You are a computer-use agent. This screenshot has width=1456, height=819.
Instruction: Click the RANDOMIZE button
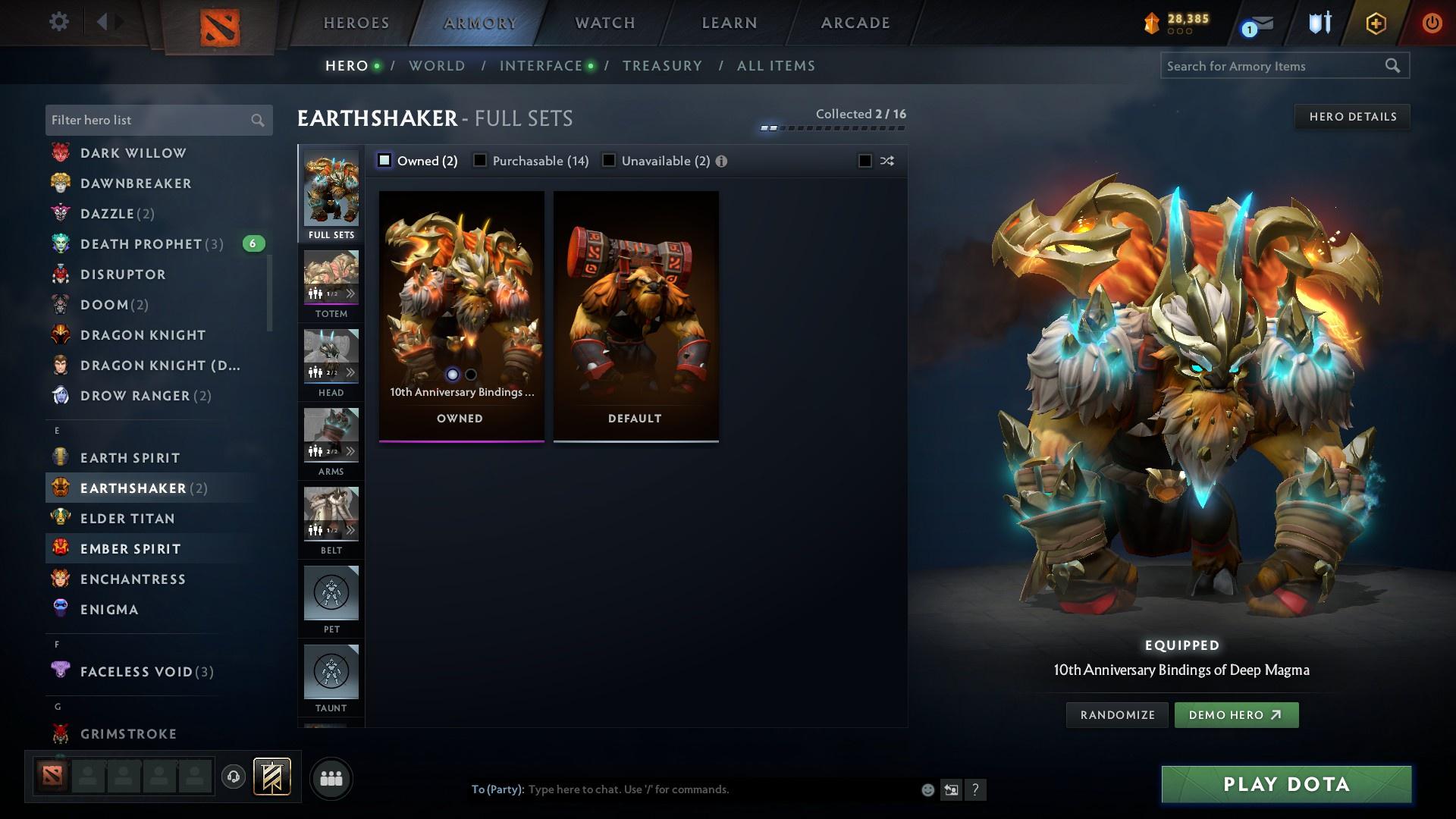tap(1116, 714)
